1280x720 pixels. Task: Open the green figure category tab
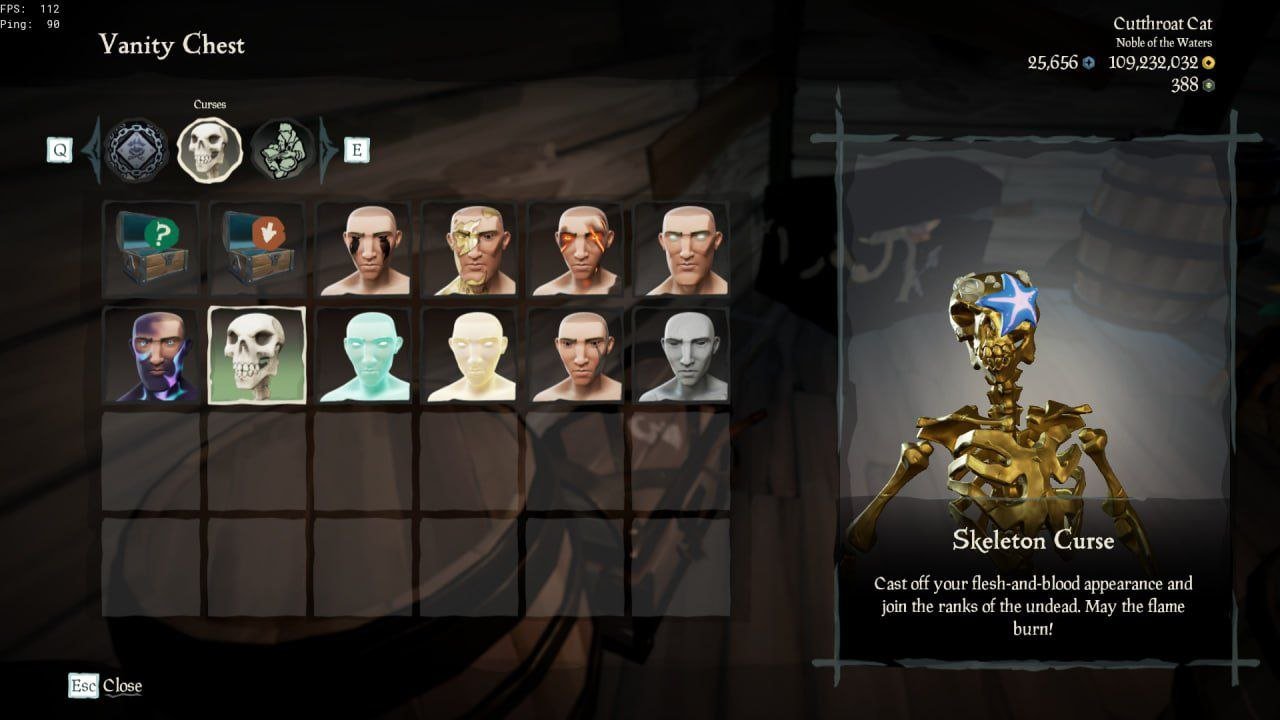coord(283,150)
